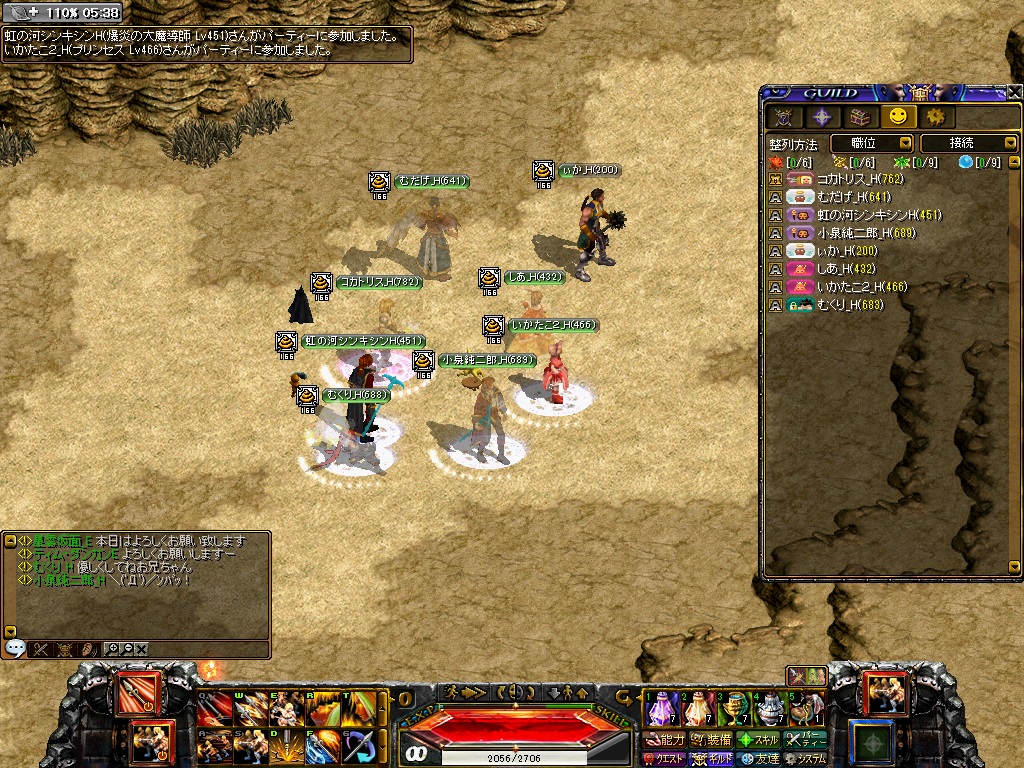Open the chat speech bubble icon
Viewport: 1024px width, 768px height.
click(x=15, y=649)
